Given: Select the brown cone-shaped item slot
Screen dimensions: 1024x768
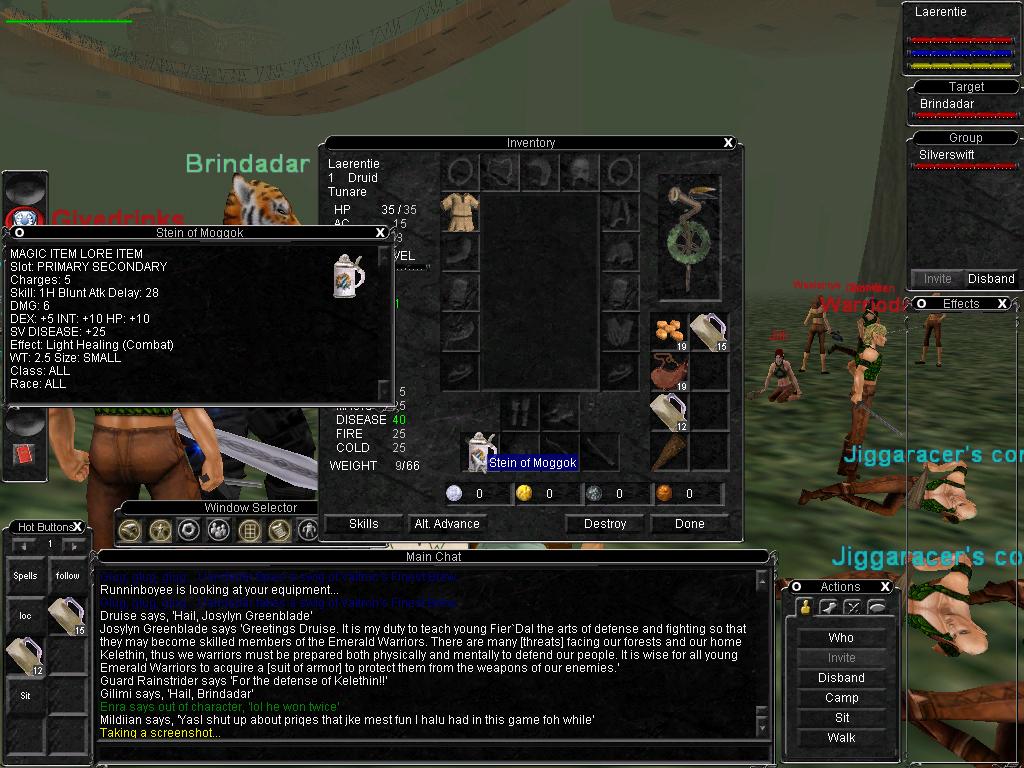Looking at the screenshot, I should (x=669, y=452).
